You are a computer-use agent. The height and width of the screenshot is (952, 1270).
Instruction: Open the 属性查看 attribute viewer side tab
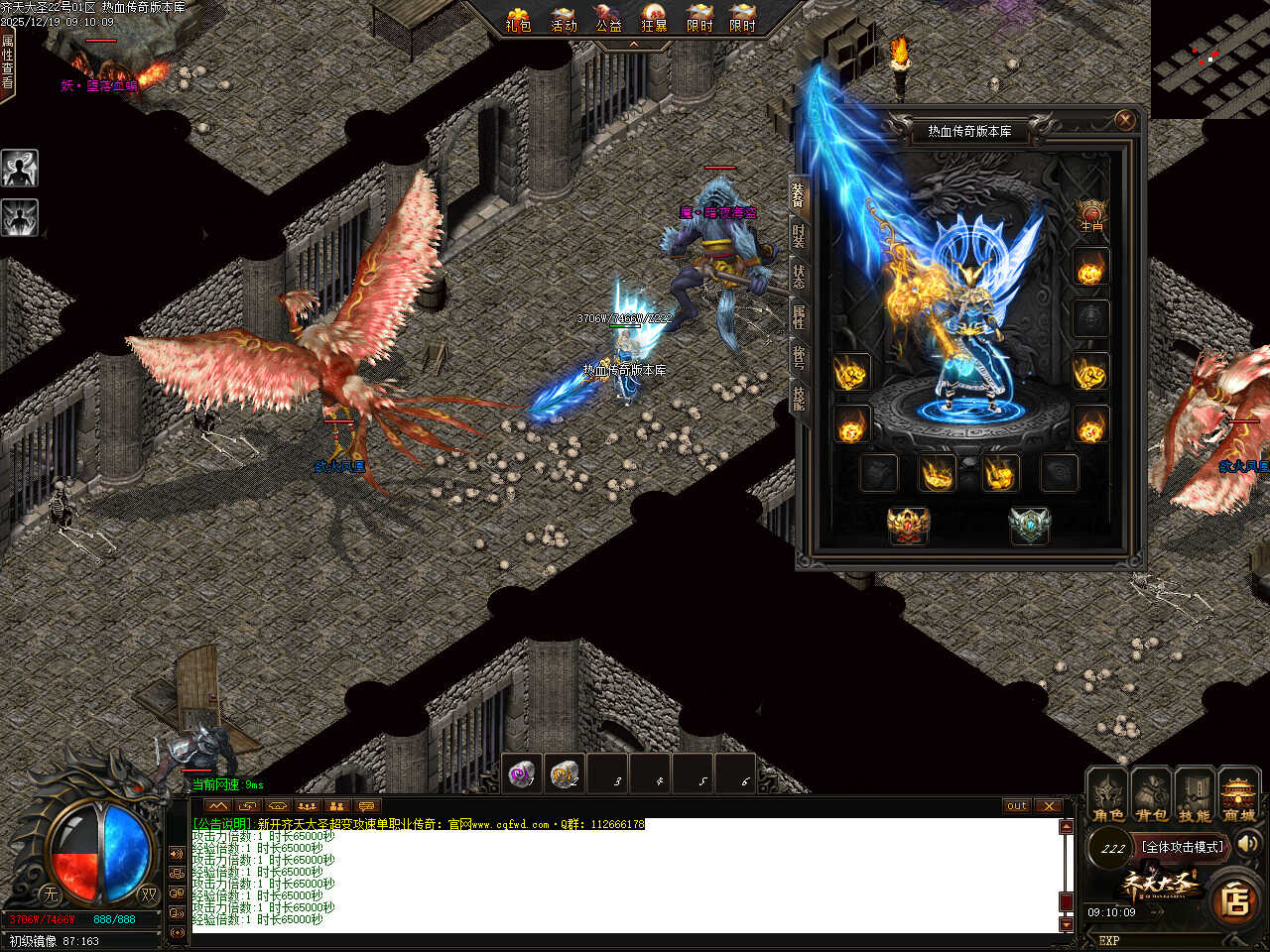point(8,61)
